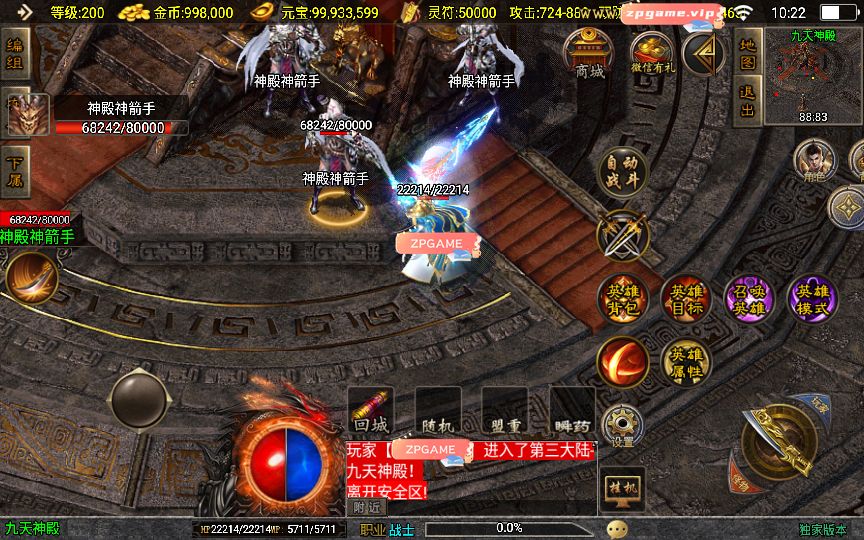Switch 英雄模式 hero mode
This screenshot has height=540, width=864.
pos(811,299)
